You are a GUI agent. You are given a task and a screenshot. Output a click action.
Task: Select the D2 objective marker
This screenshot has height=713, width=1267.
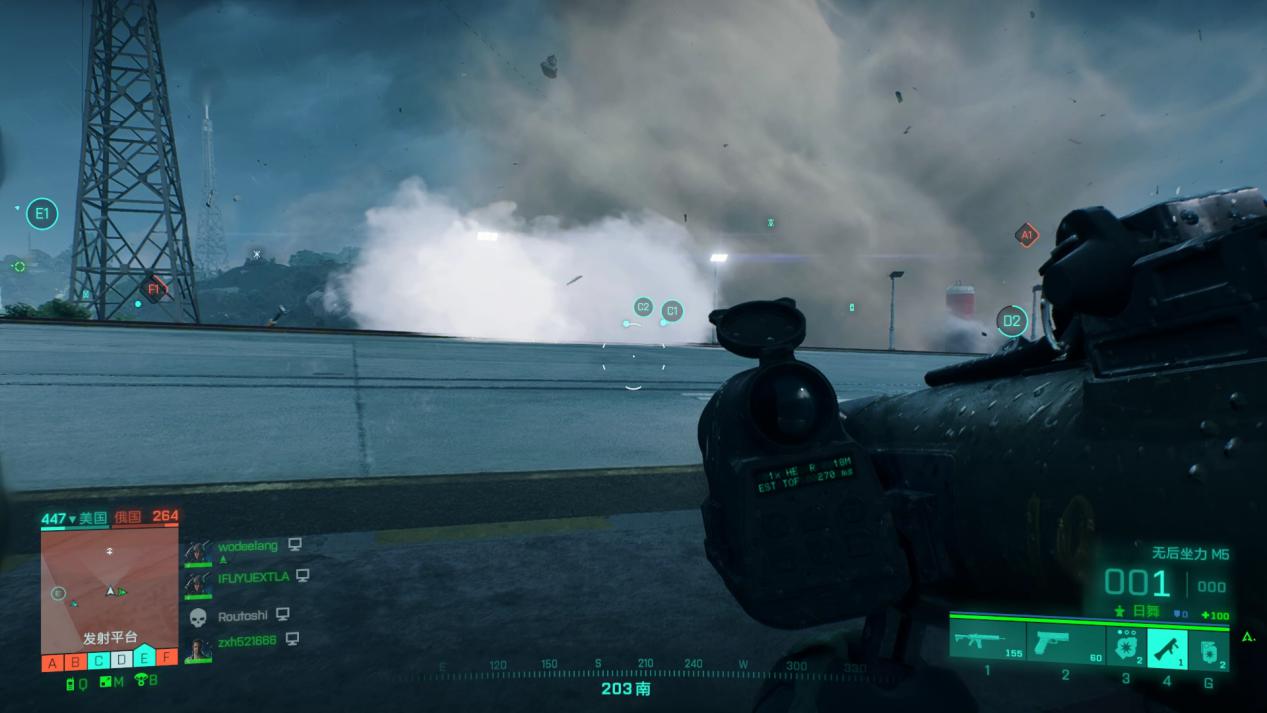tap(1012, 321)
